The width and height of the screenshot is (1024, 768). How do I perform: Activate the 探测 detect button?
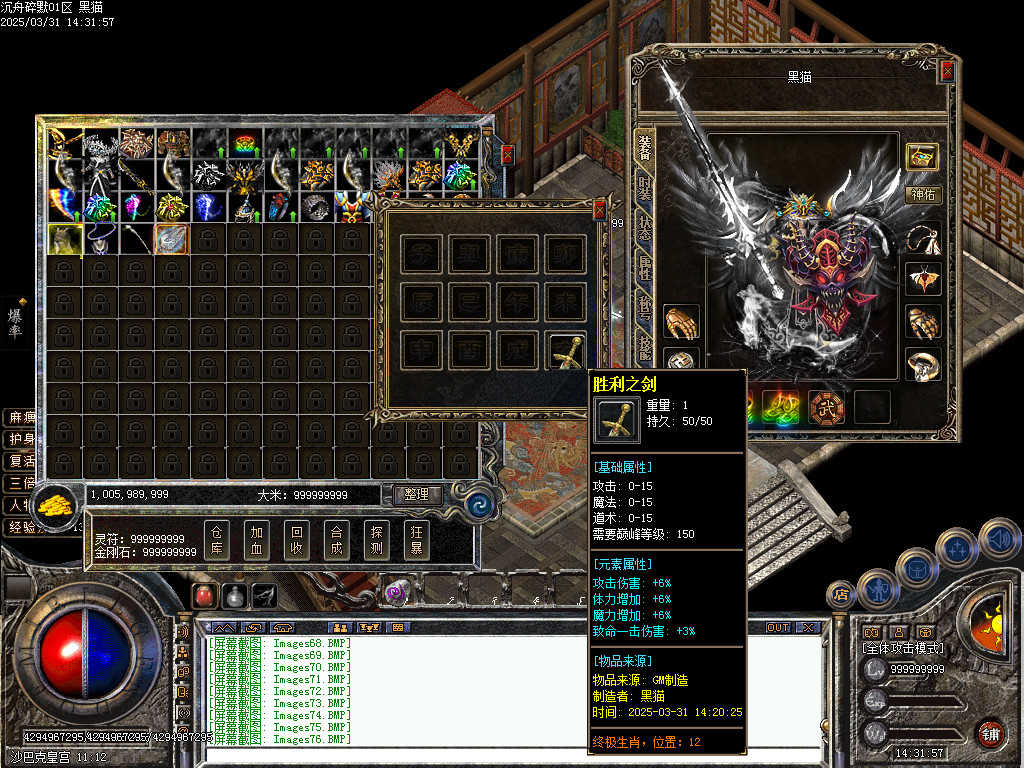377,540
